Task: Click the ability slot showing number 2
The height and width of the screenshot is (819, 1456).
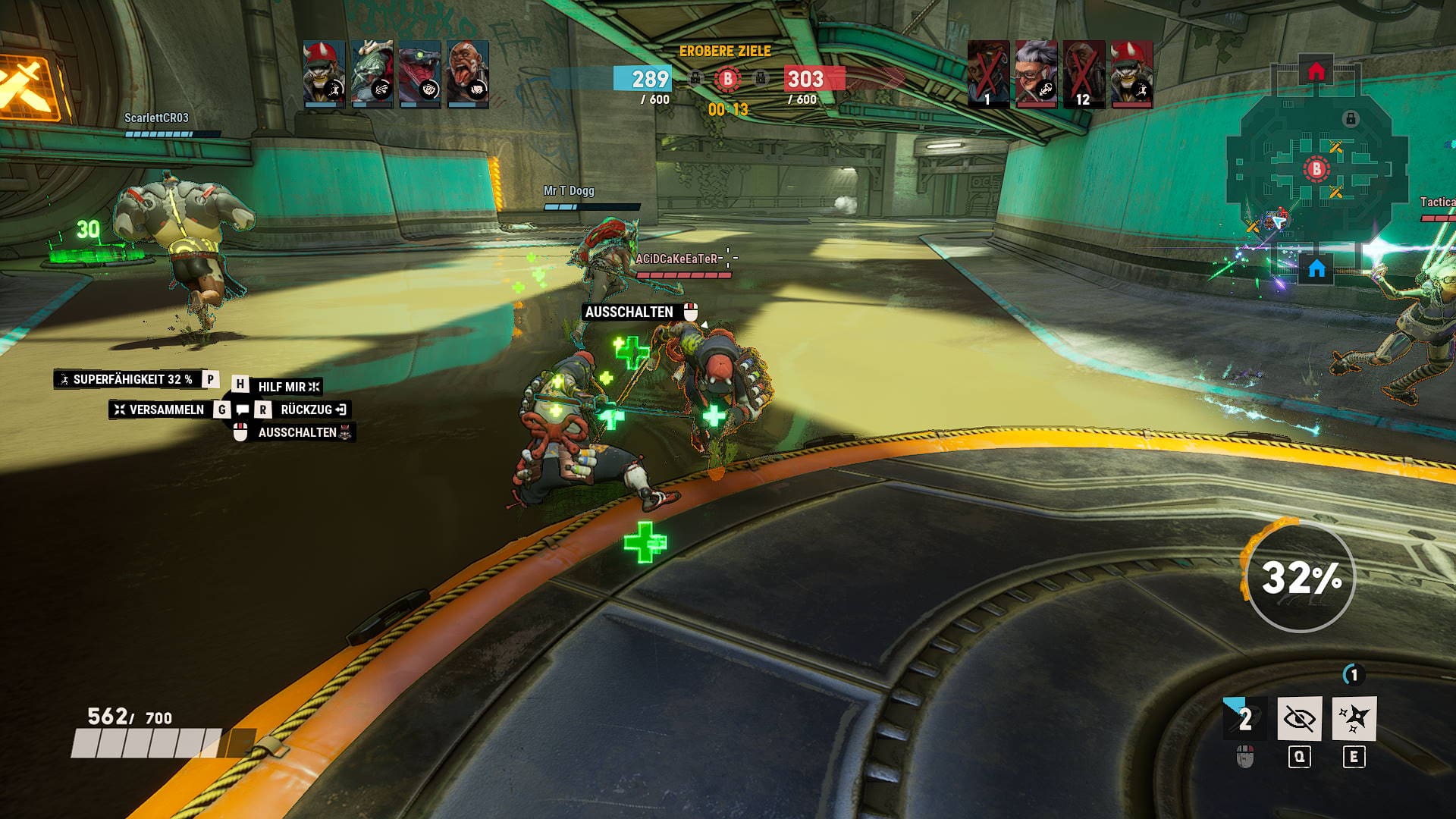Action: (x=1244, y=718)
